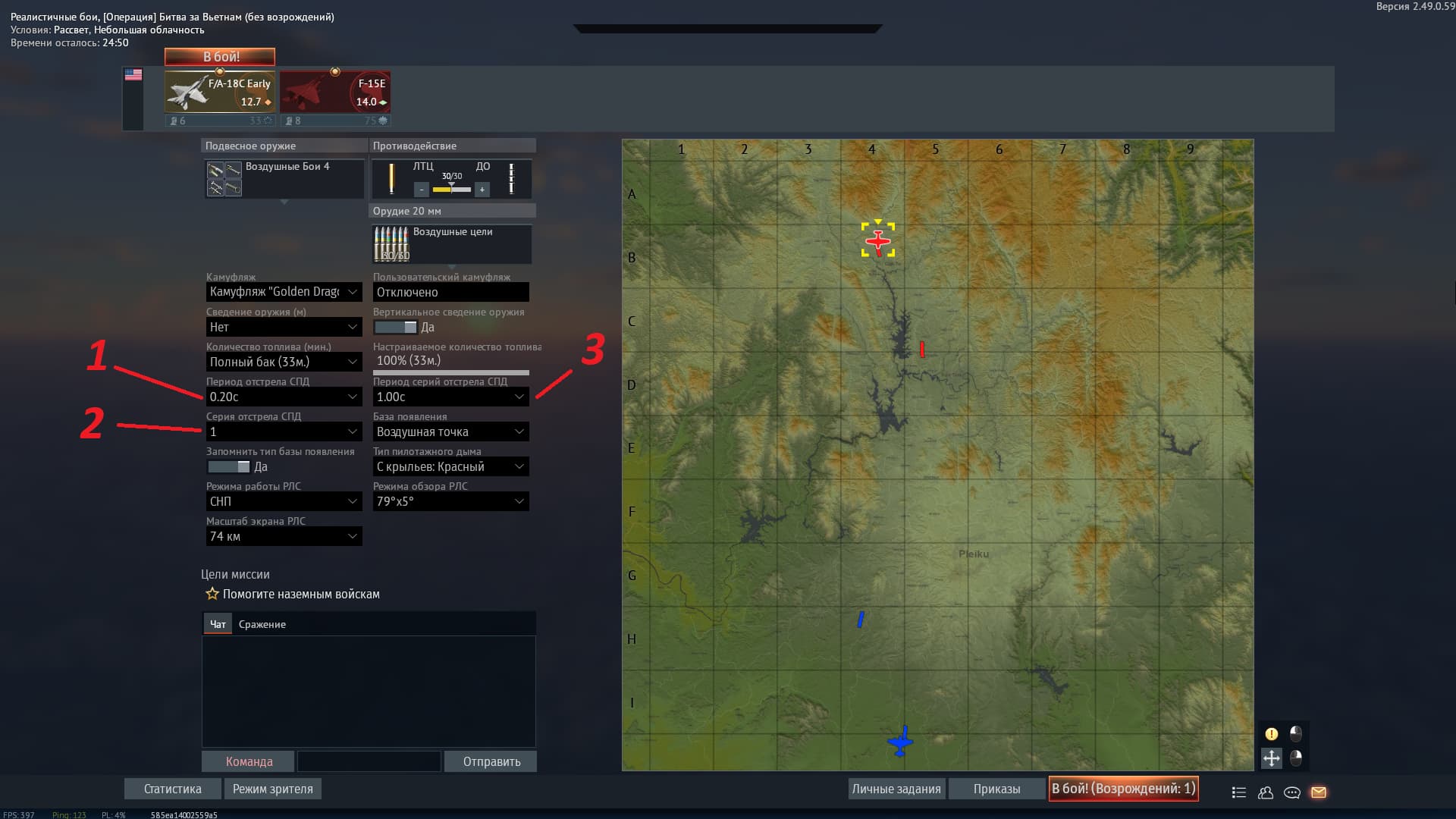Open the battle tasks list icon

click(x=1238, y=792)
